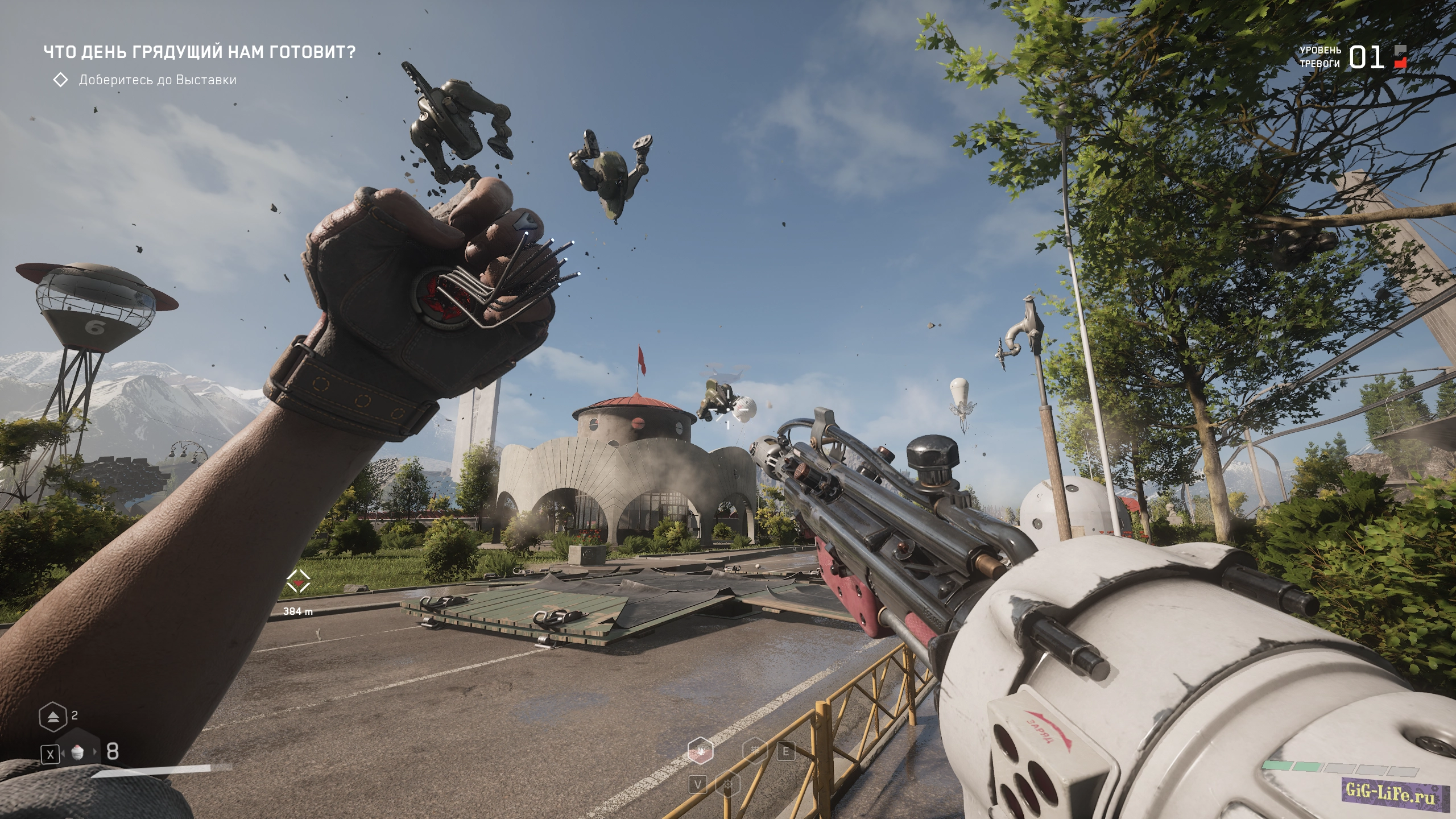The width and height of the screenshot is (1456, 819).
Task: Select the quest title in the objective tracker
Action: 200,52
